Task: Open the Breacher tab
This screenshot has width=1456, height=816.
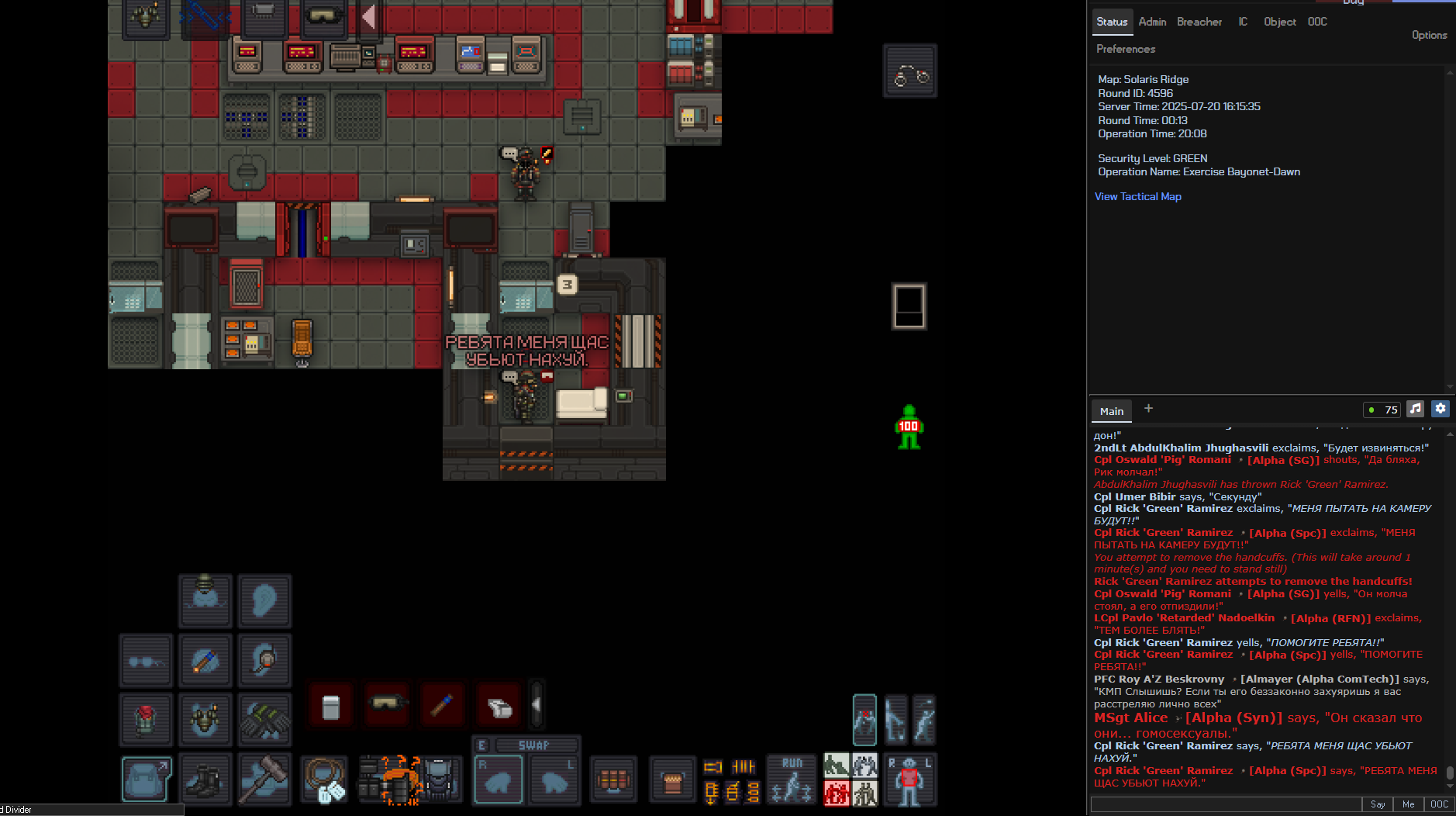Action: point(1199,22)
